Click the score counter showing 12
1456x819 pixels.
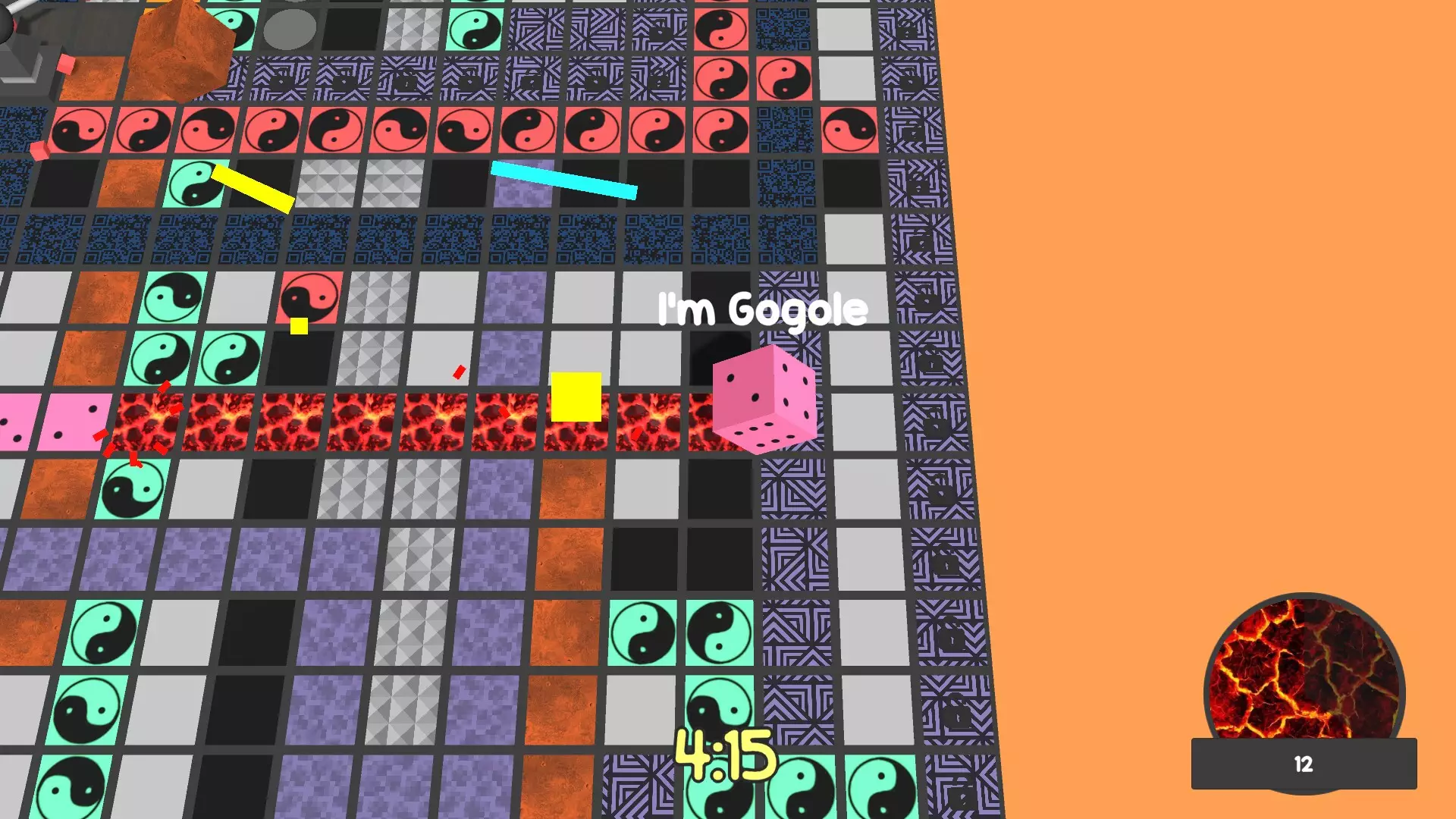[1303, 764]
